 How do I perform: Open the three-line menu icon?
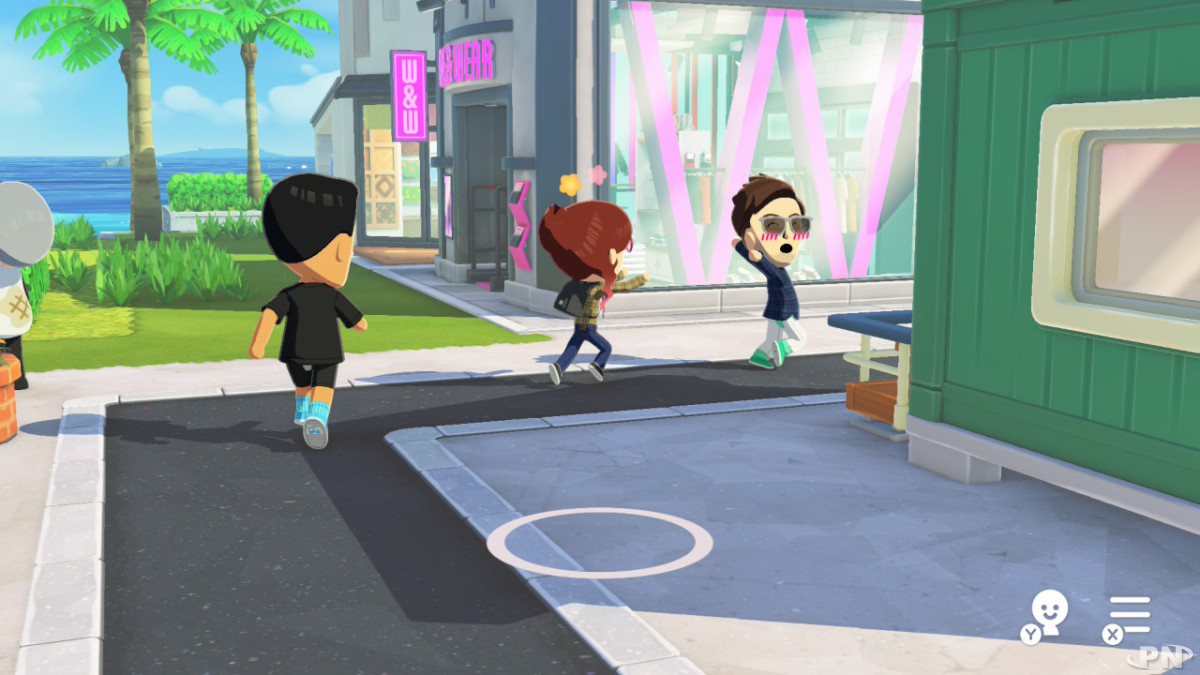[1130, 615]
